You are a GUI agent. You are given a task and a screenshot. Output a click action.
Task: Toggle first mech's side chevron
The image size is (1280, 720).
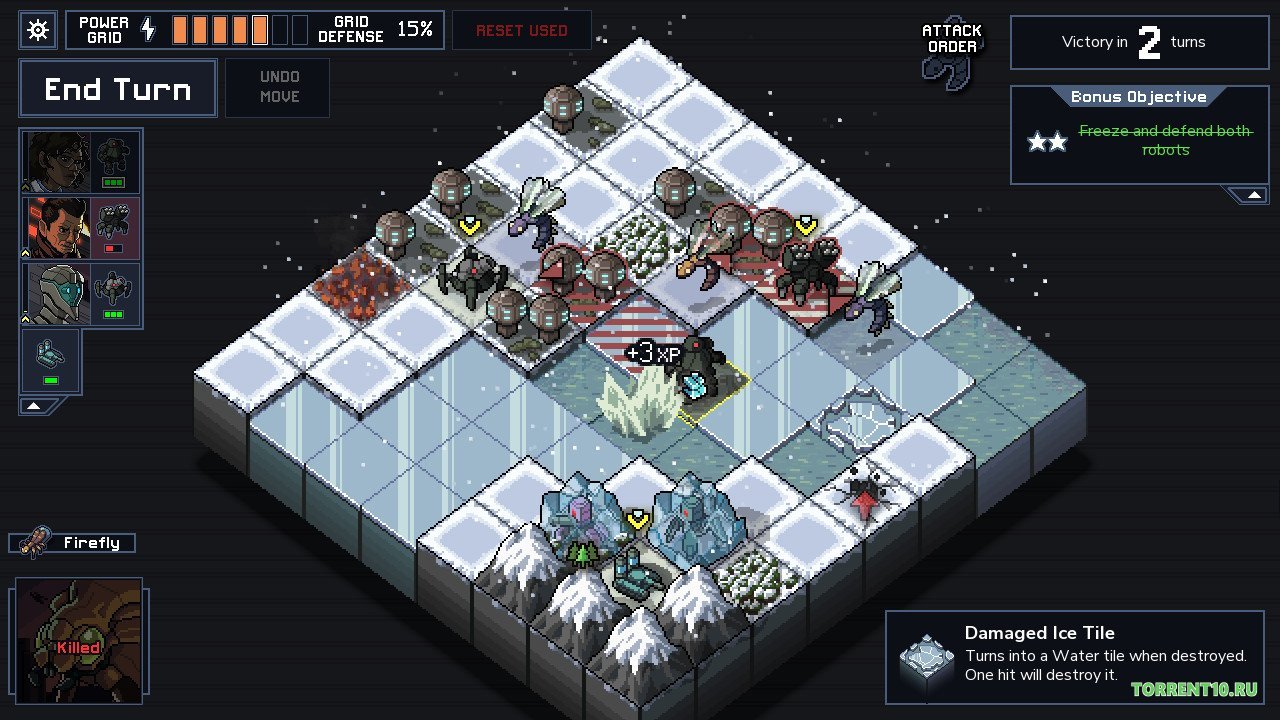(24, 186)
